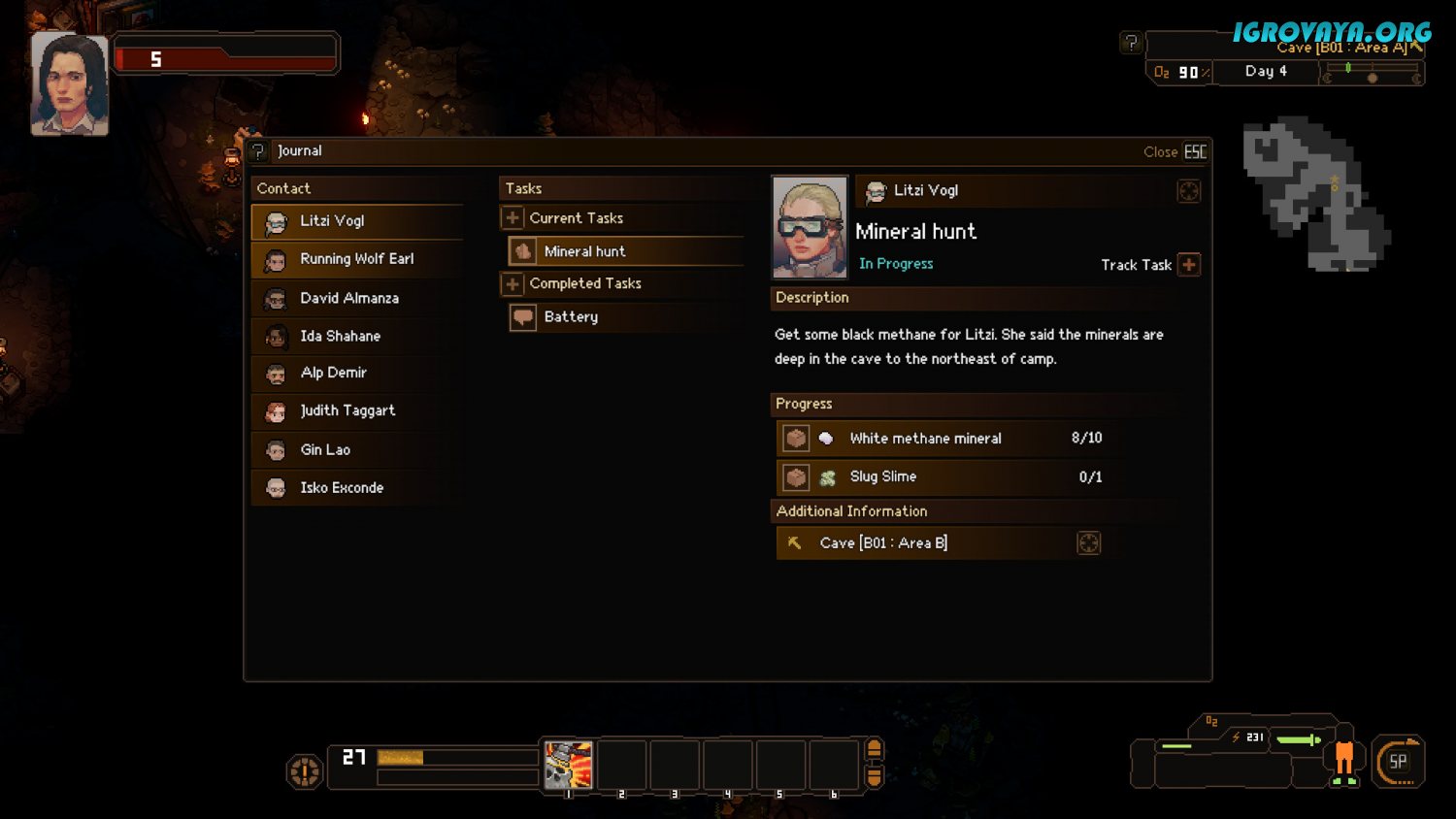Image resolution: width=1456 pixels, height=819 pixels.
Task: Track the Mineral hunt task
Action: coord(1189,265)
